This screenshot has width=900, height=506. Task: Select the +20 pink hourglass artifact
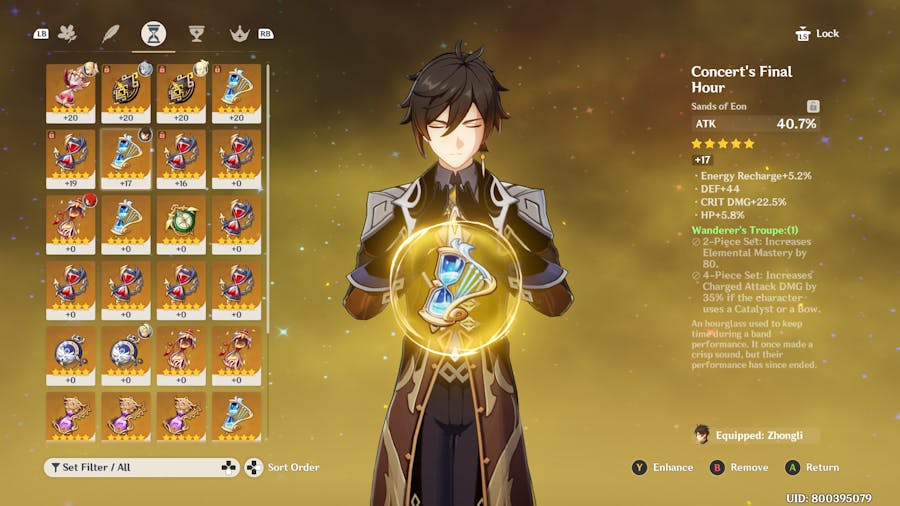click(x=71, y=93)
